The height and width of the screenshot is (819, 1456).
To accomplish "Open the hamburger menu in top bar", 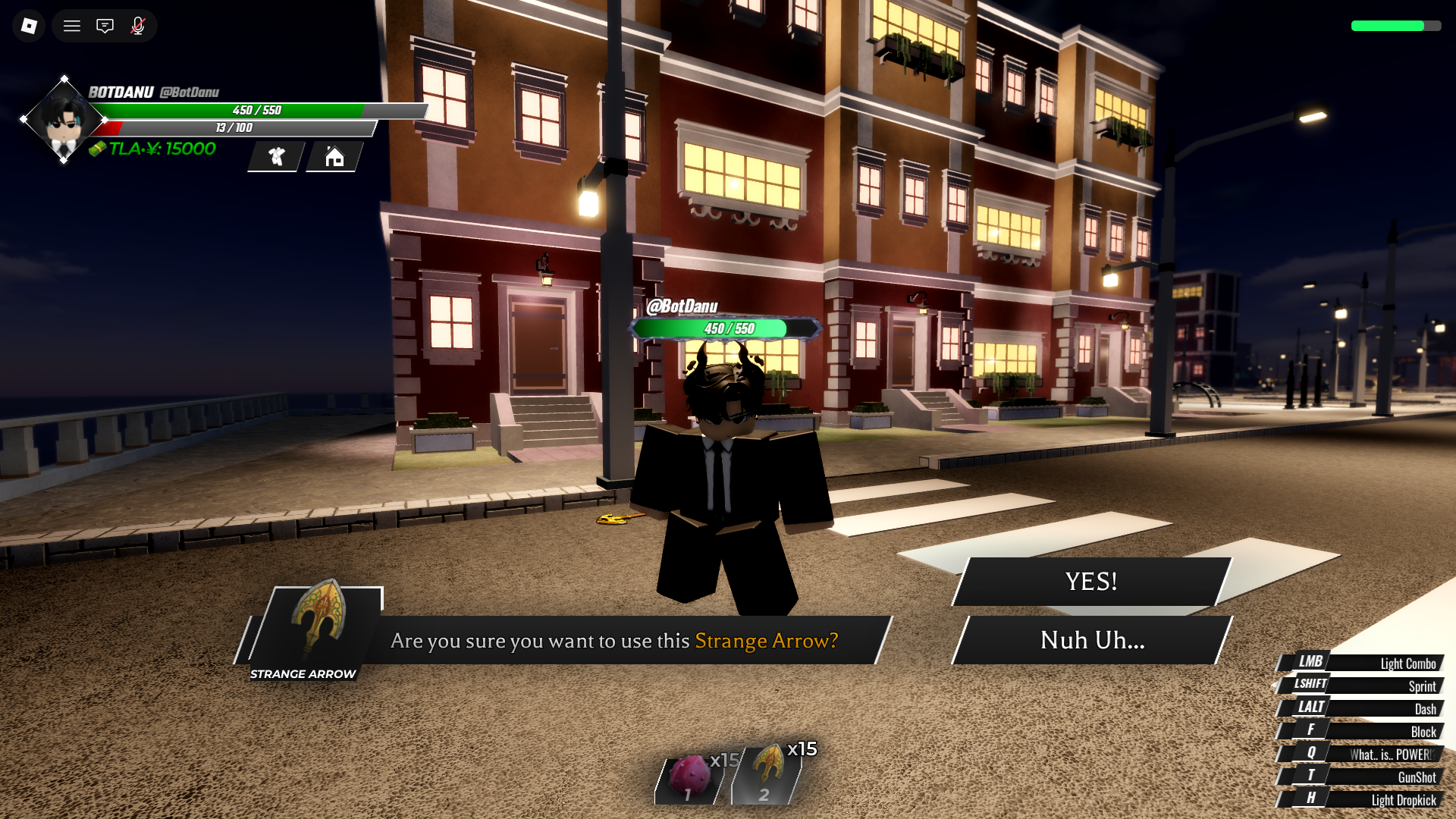I will coord(72,26).
